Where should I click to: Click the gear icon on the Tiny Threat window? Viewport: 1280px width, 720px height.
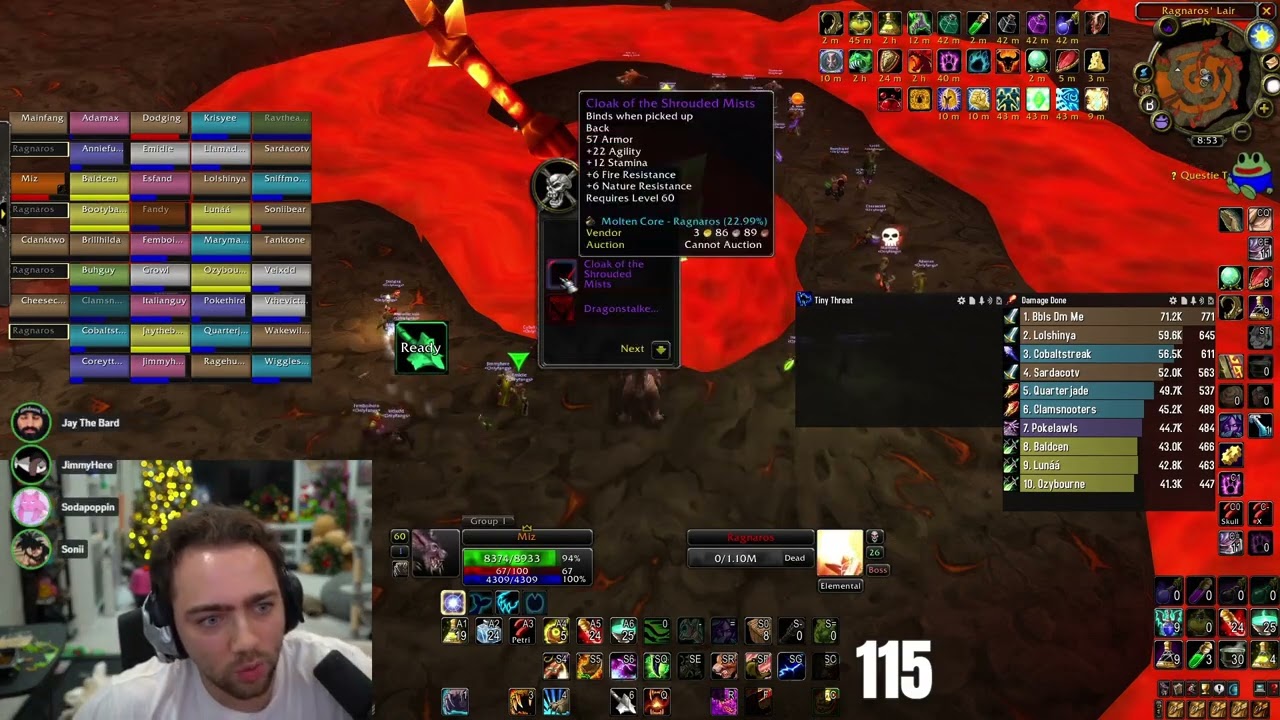(962, 300)
